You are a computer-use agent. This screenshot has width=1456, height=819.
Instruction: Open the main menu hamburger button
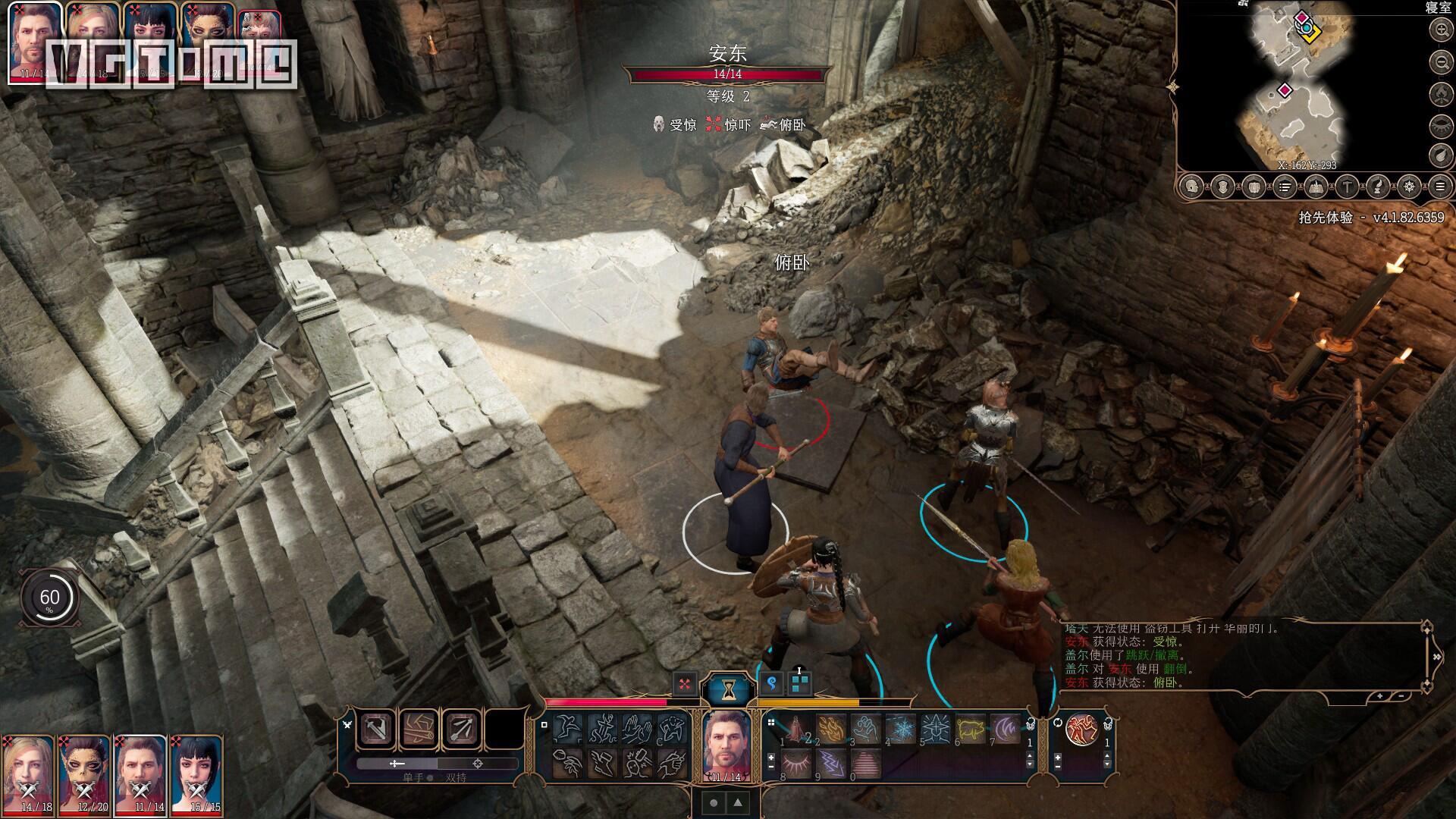(x=1440, y=186)
